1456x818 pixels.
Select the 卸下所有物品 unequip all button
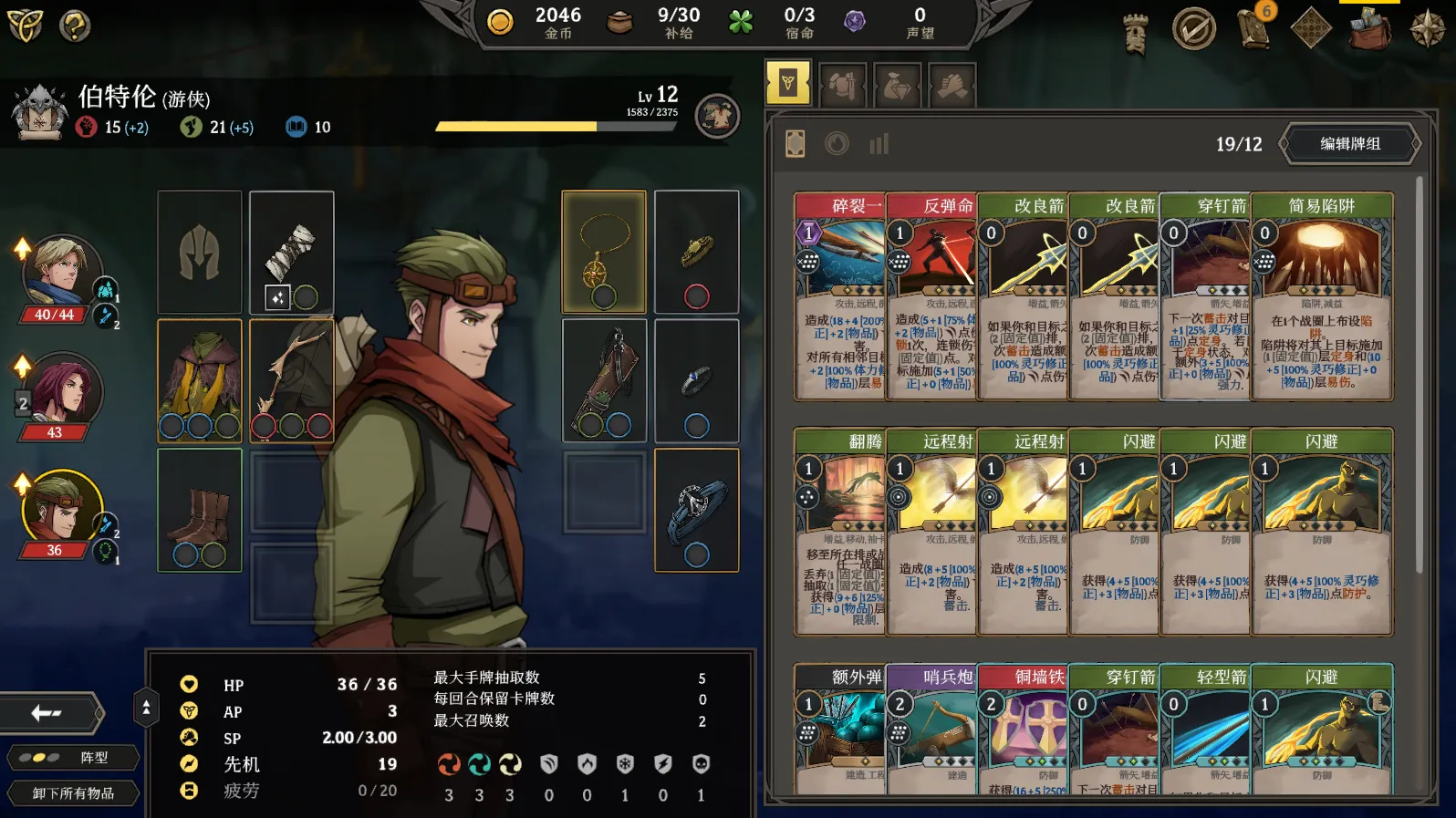(x=74, y=793)
